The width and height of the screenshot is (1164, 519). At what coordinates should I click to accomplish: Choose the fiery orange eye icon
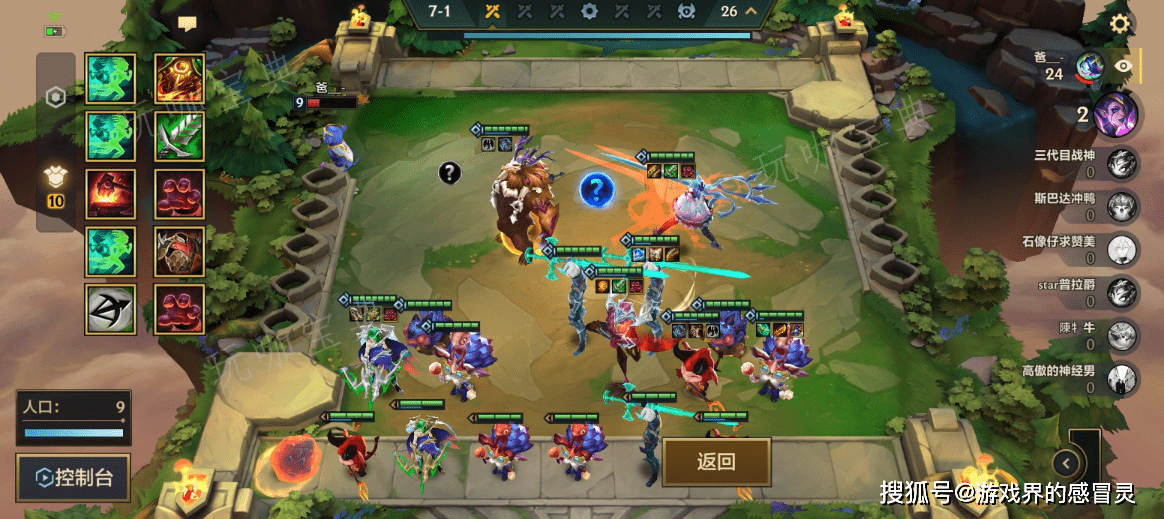pyautogui.click(x=180, y=78)
